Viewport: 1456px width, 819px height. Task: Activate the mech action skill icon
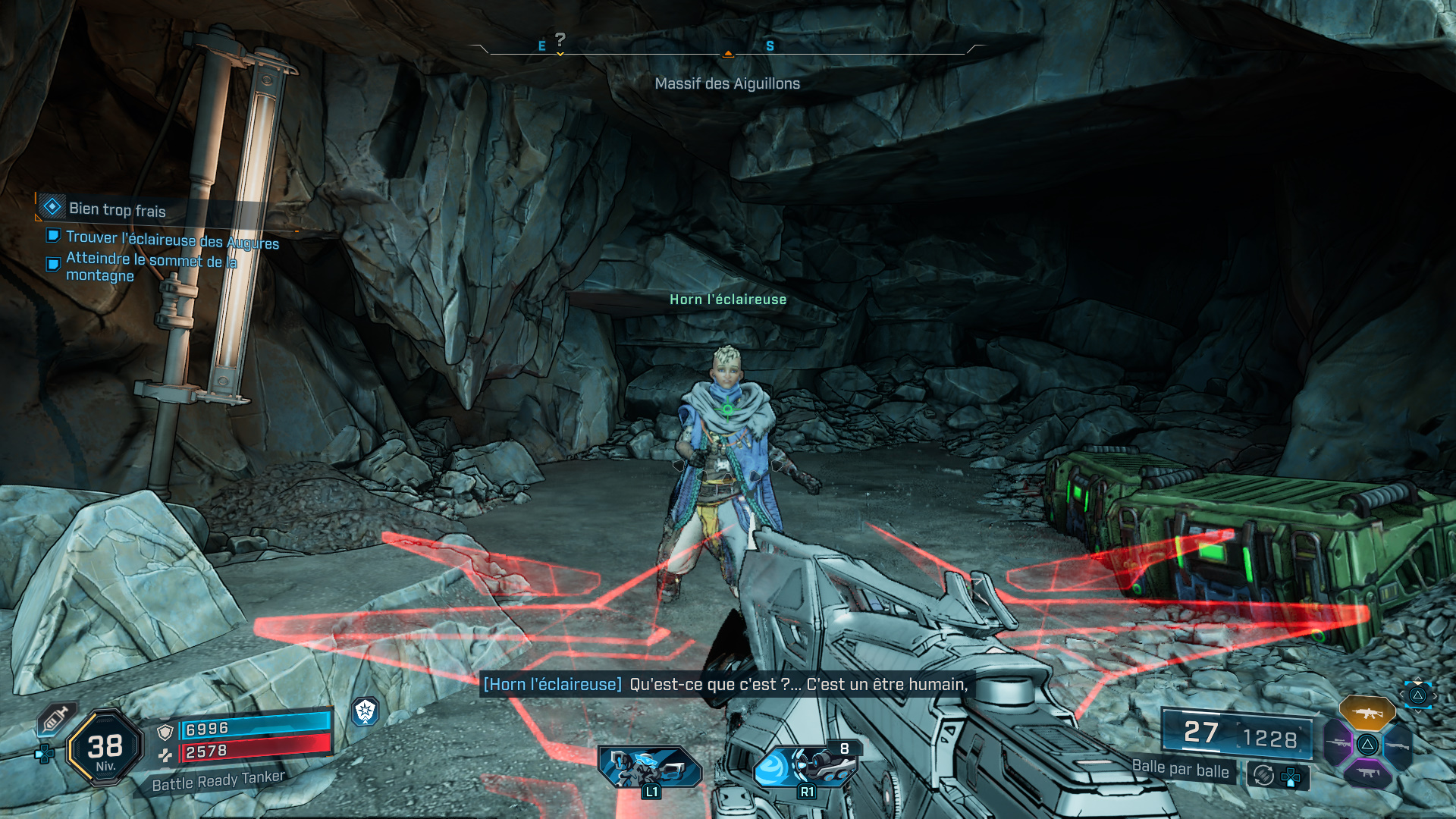tap(649, 767)
